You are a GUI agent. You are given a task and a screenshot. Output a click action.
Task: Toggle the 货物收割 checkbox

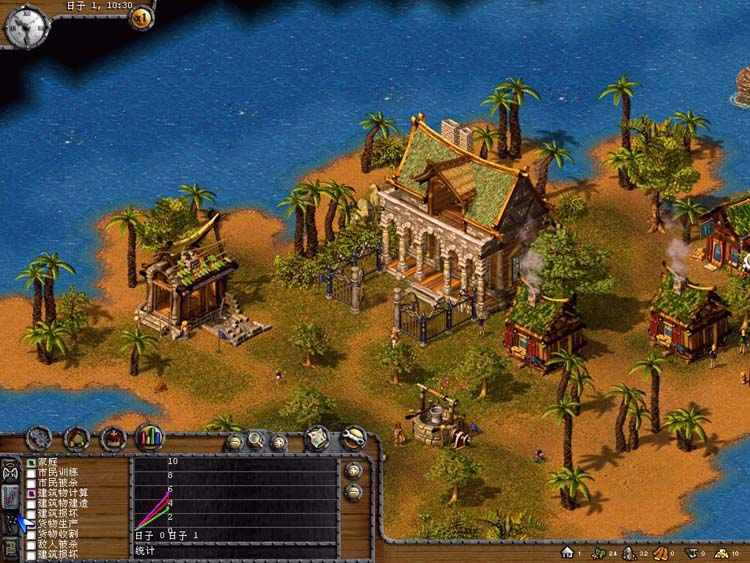coord(31,533)
